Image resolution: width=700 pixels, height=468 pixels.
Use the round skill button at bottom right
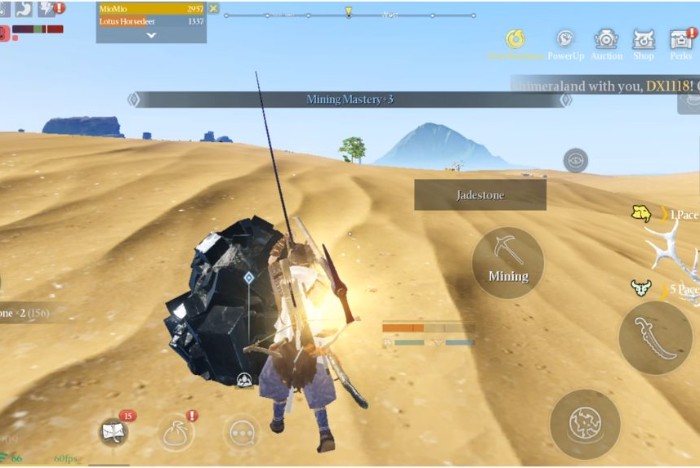585,424
